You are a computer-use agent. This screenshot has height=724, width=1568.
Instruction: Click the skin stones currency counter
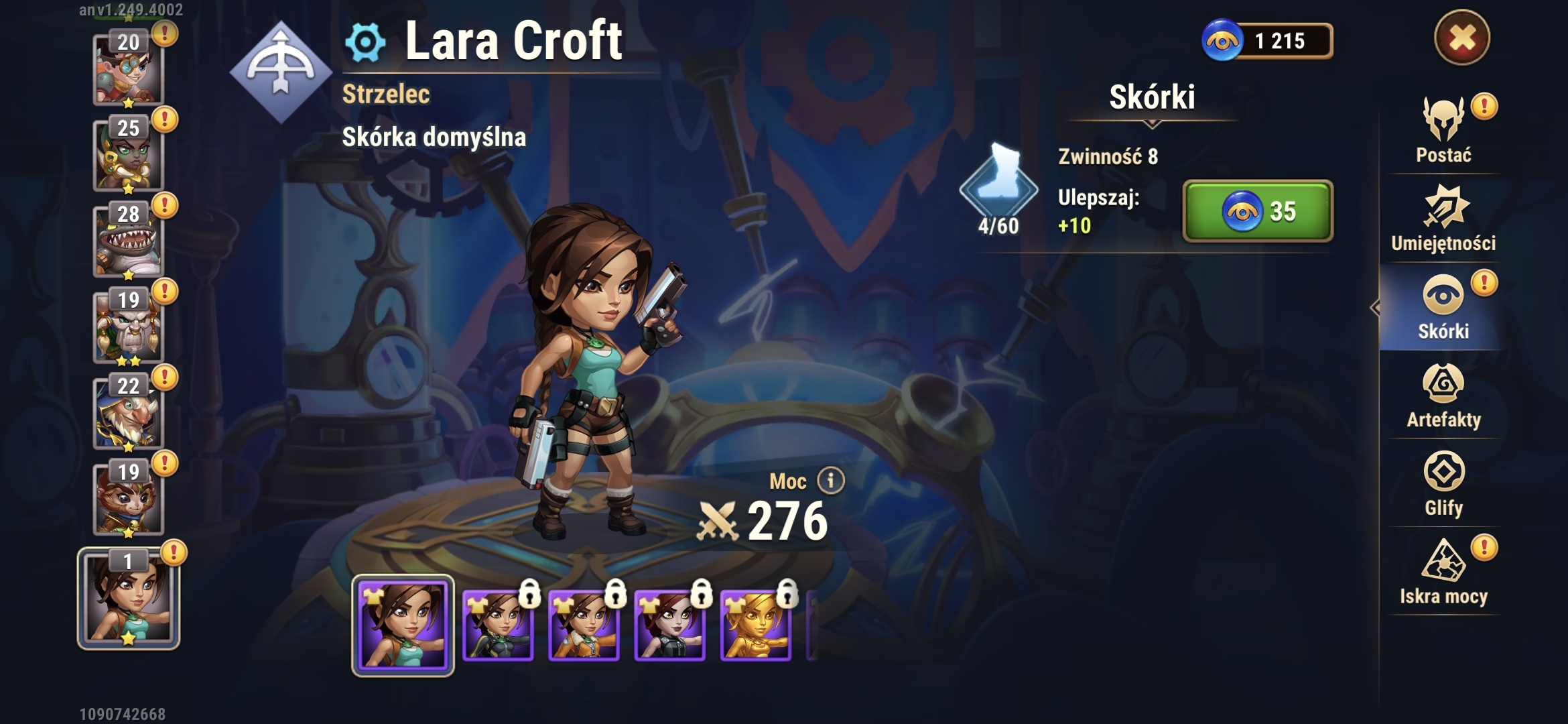coord(1266,41)
